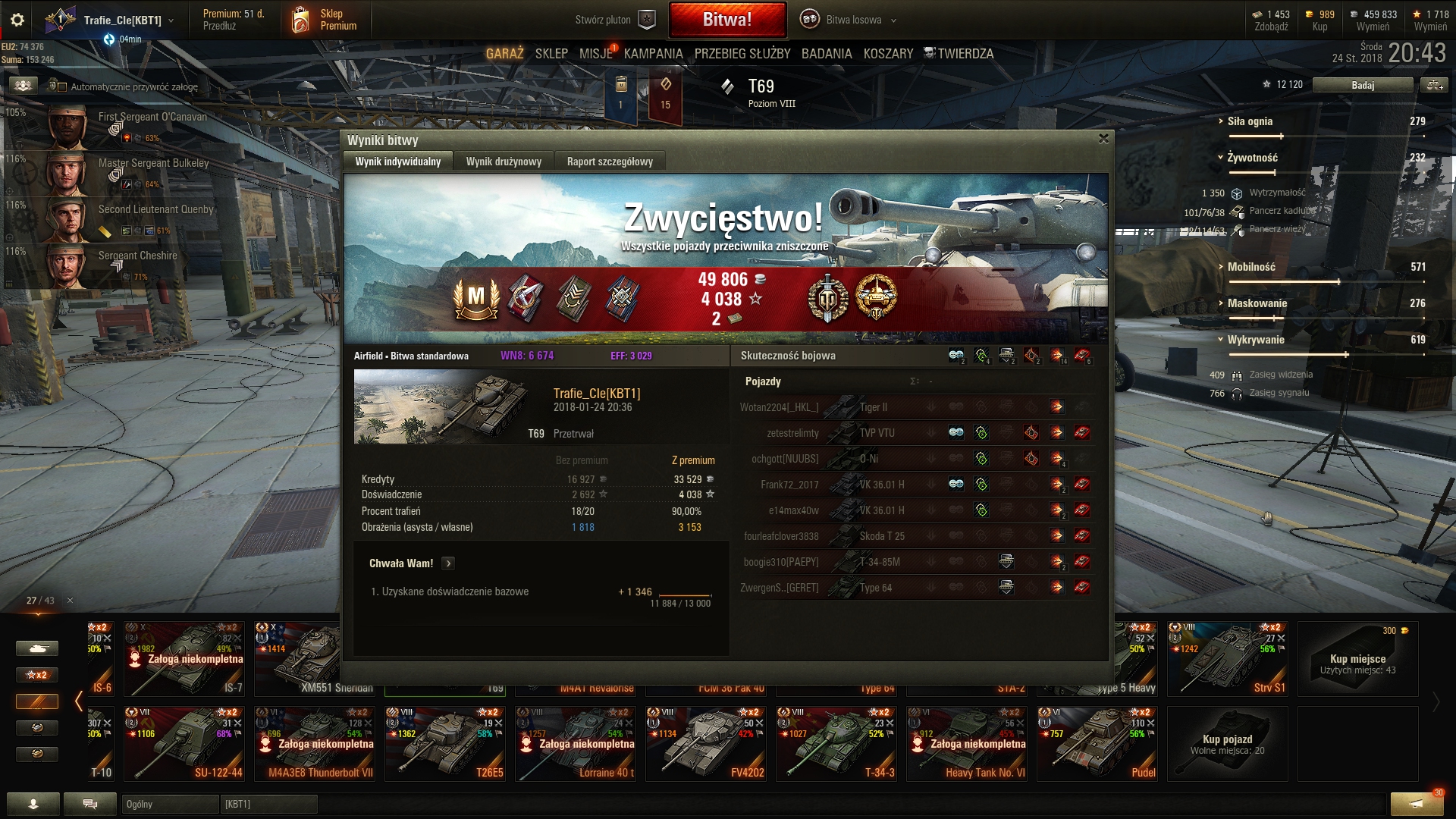Open the KOSZARY barracks

888,54
